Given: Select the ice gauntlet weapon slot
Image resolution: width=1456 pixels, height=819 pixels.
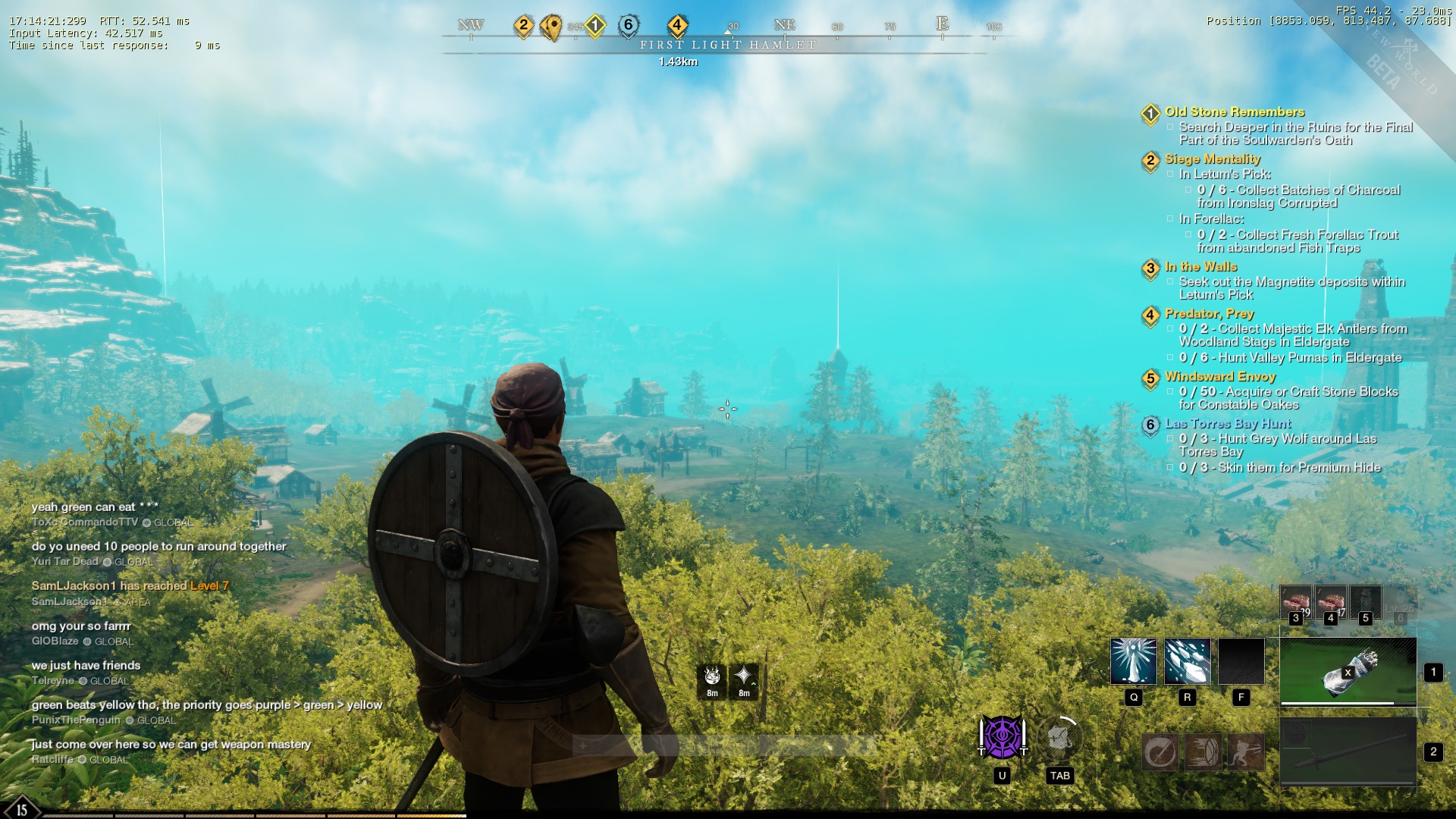Looking at the screenshot, I should coord(1348,671).
